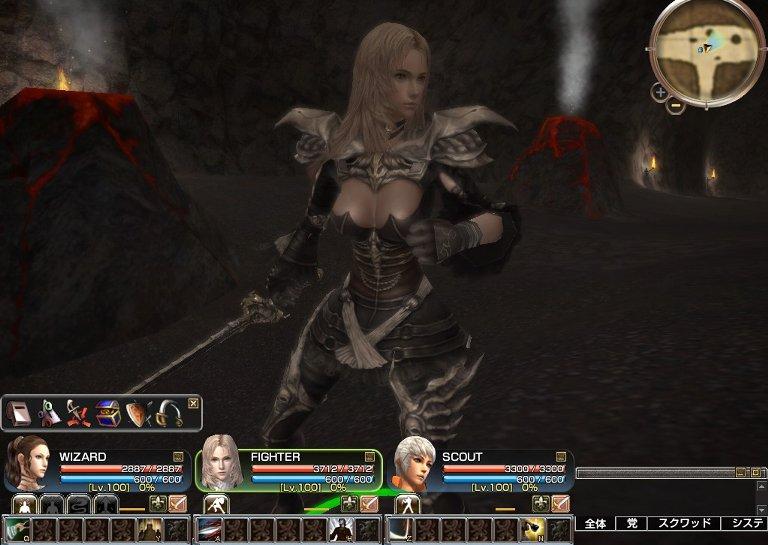Viewport: 768px width, 545px height.
Task: Zoom out the minimap with minus button
Action: pyautogui.click(x=675, y=105)
